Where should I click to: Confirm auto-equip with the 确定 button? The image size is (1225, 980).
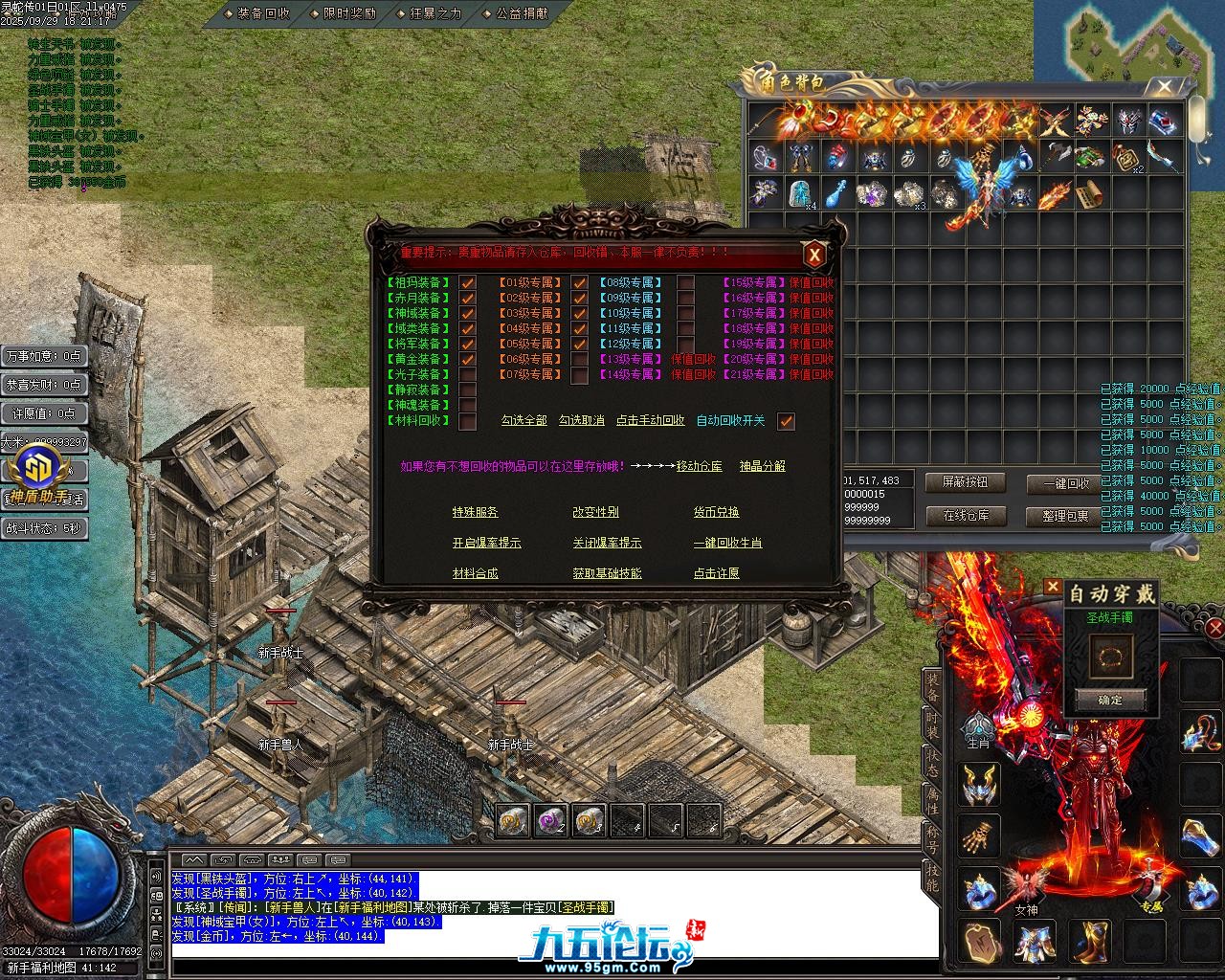(x=1110, y=700)
